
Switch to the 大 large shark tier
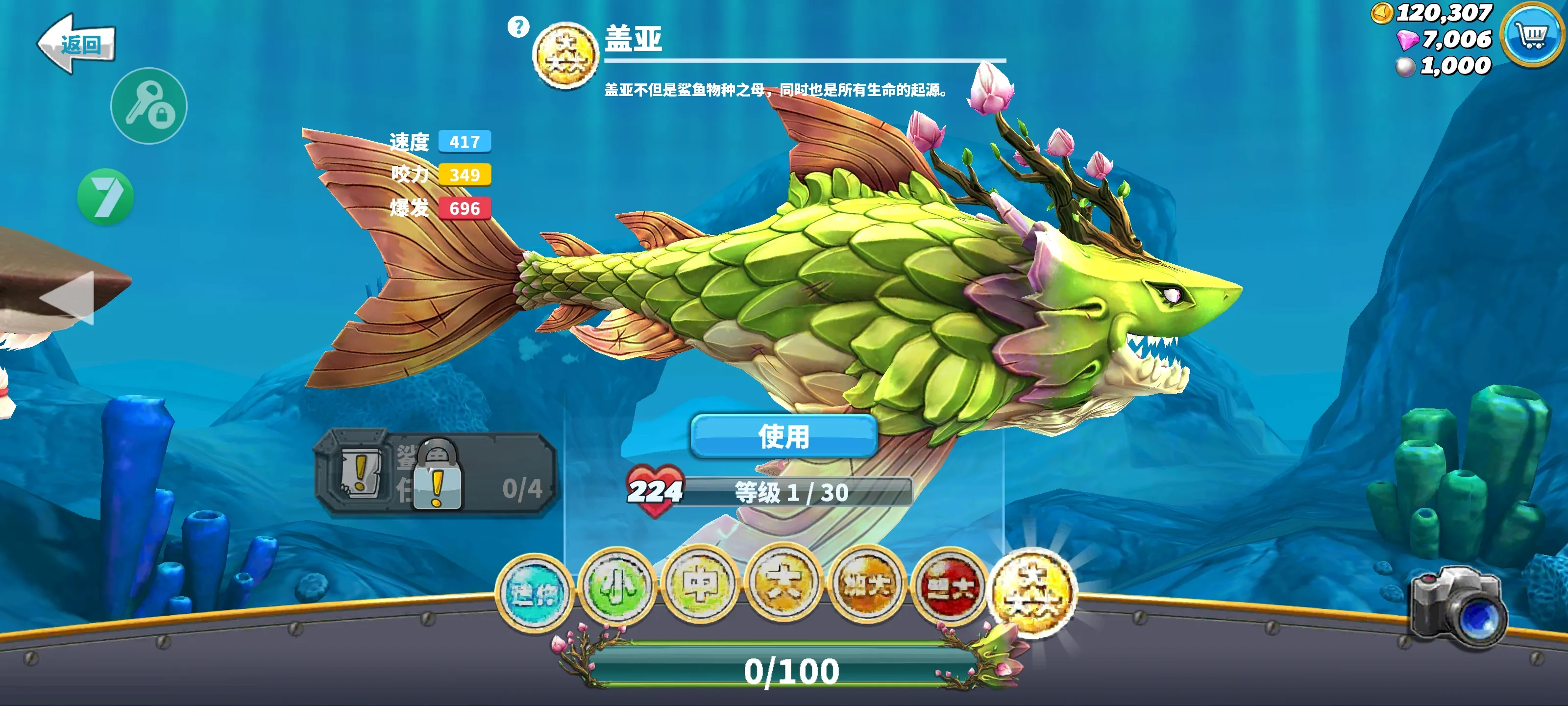pos(784,583)
